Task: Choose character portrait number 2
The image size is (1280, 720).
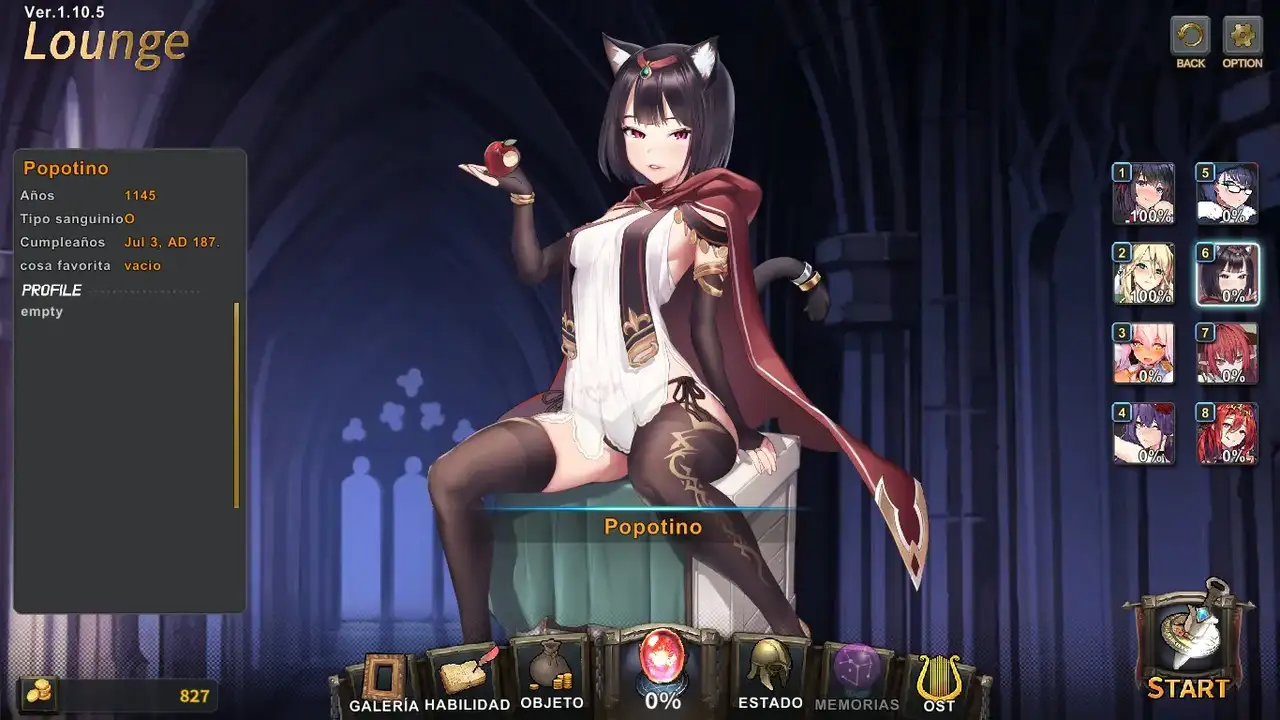Action: click(x=1144, y=274)
